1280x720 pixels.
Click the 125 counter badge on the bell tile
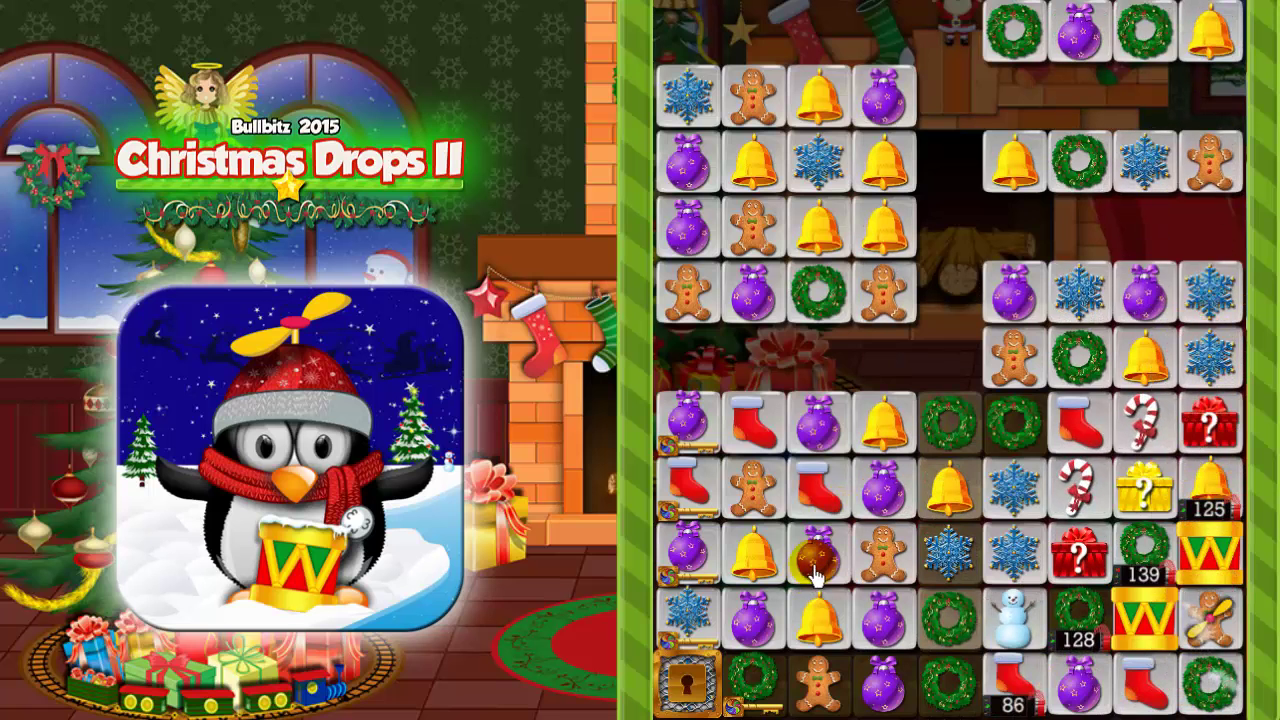(1209, 508)
